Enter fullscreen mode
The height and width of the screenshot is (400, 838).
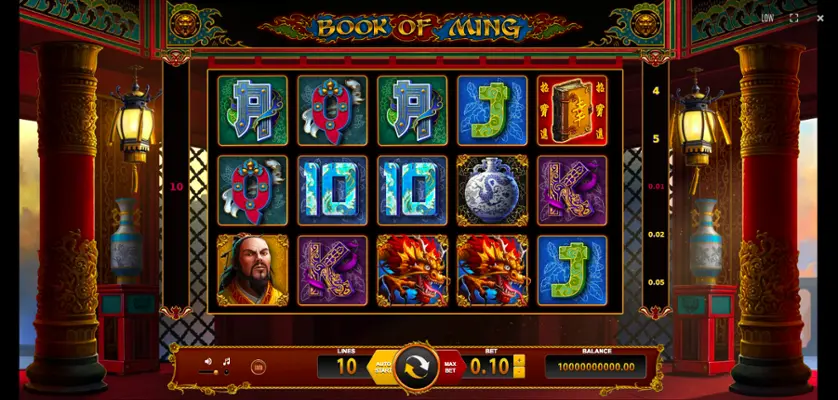point(794,18)
